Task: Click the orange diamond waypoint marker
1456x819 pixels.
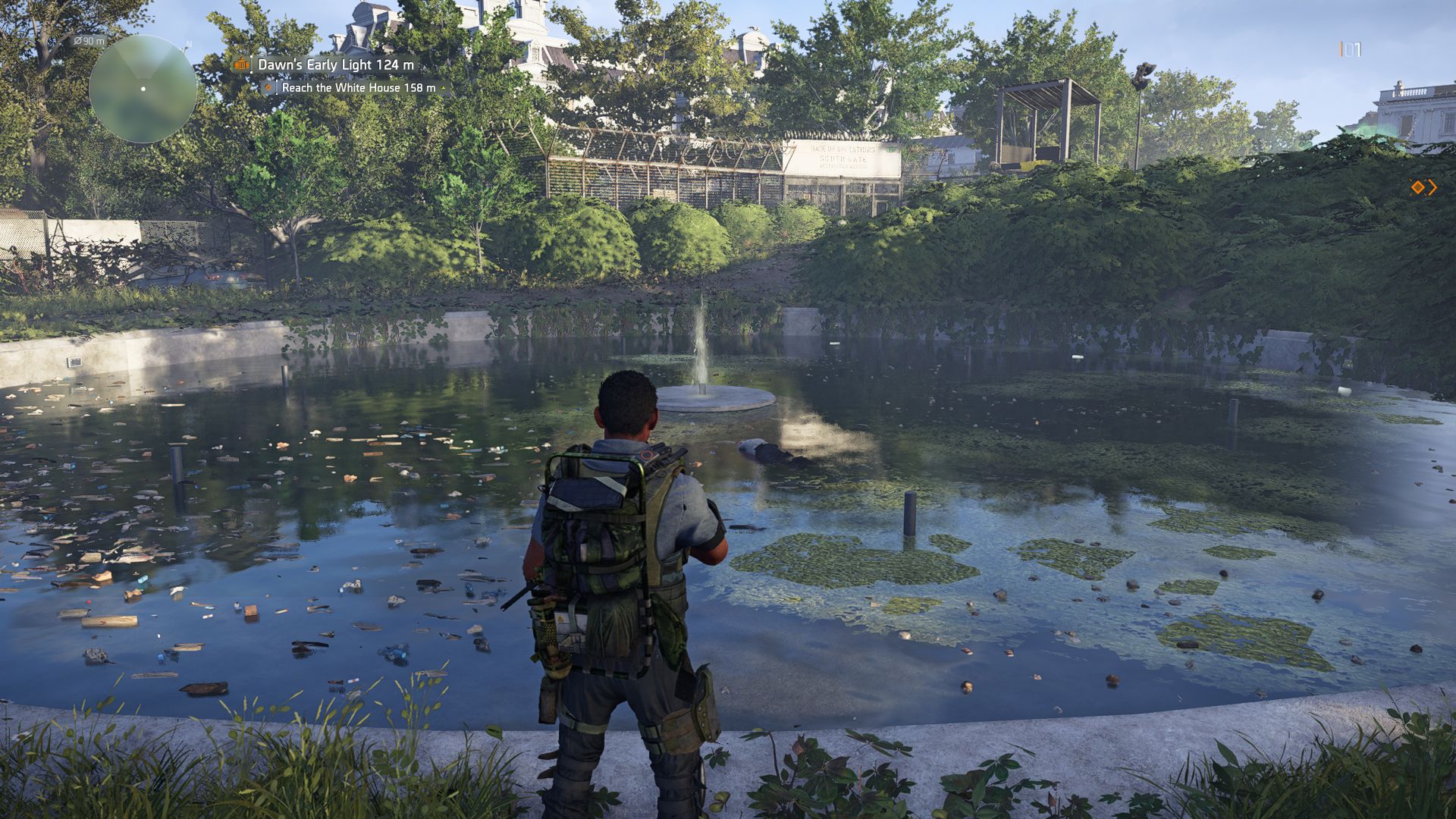Action: click(1417, 187)
